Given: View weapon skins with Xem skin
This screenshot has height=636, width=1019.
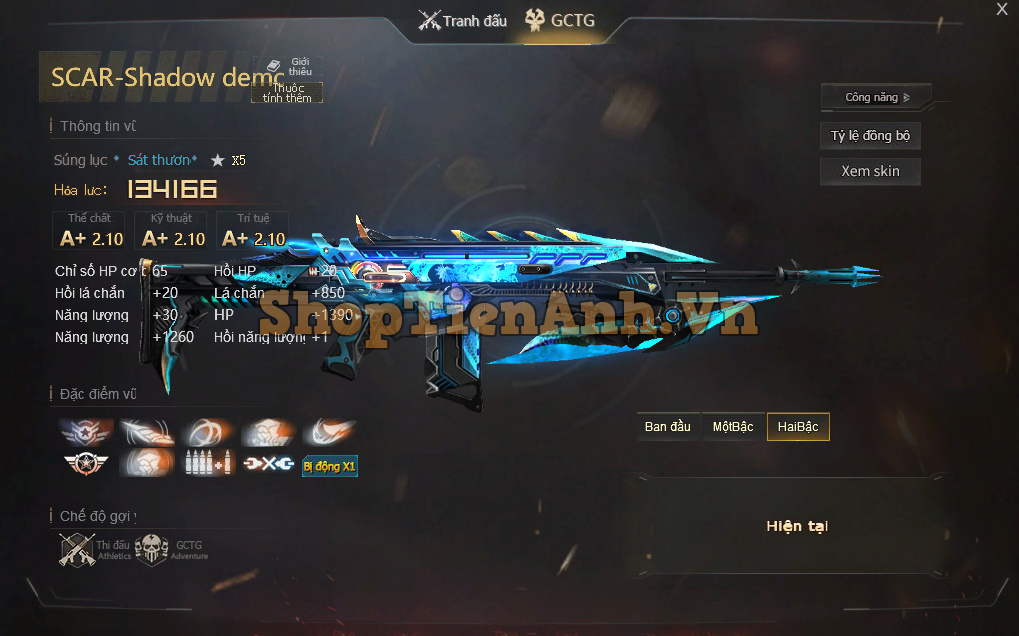Looking at the screenshot, I should [870, 171].
